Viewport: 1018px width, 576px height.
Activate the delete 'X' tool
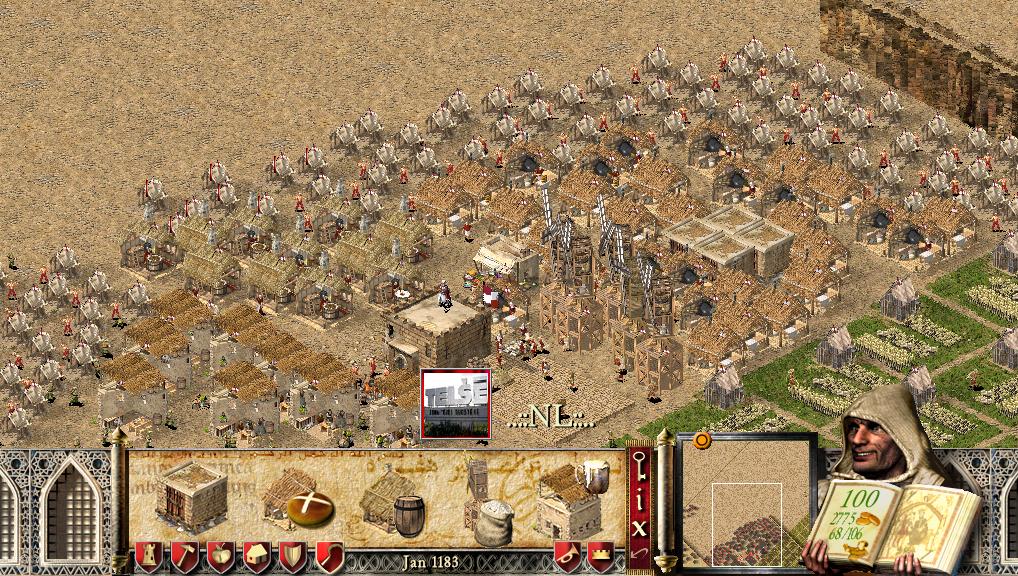[x=639, y=525]
